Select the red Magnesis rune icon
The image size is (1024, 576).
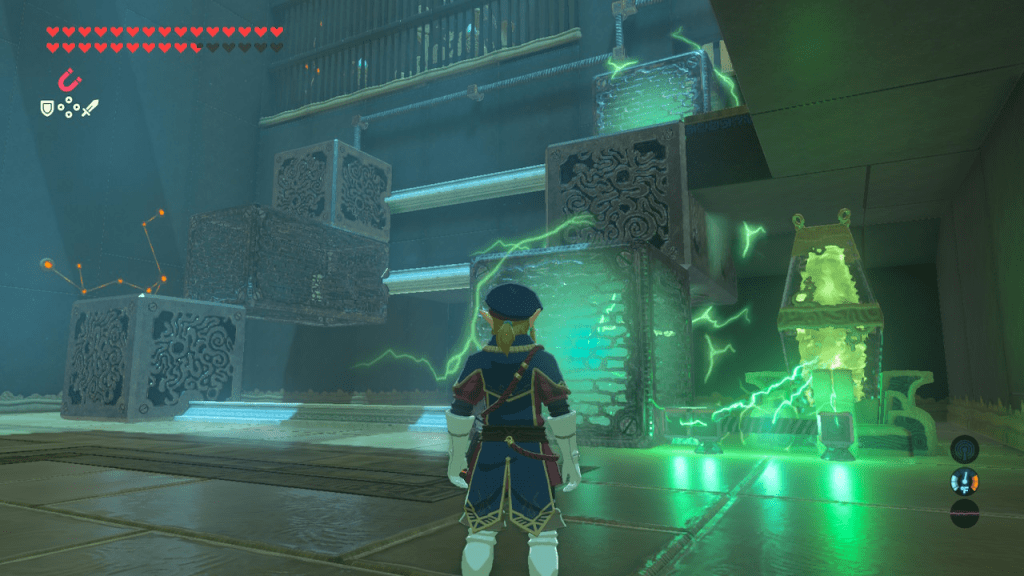68,78
